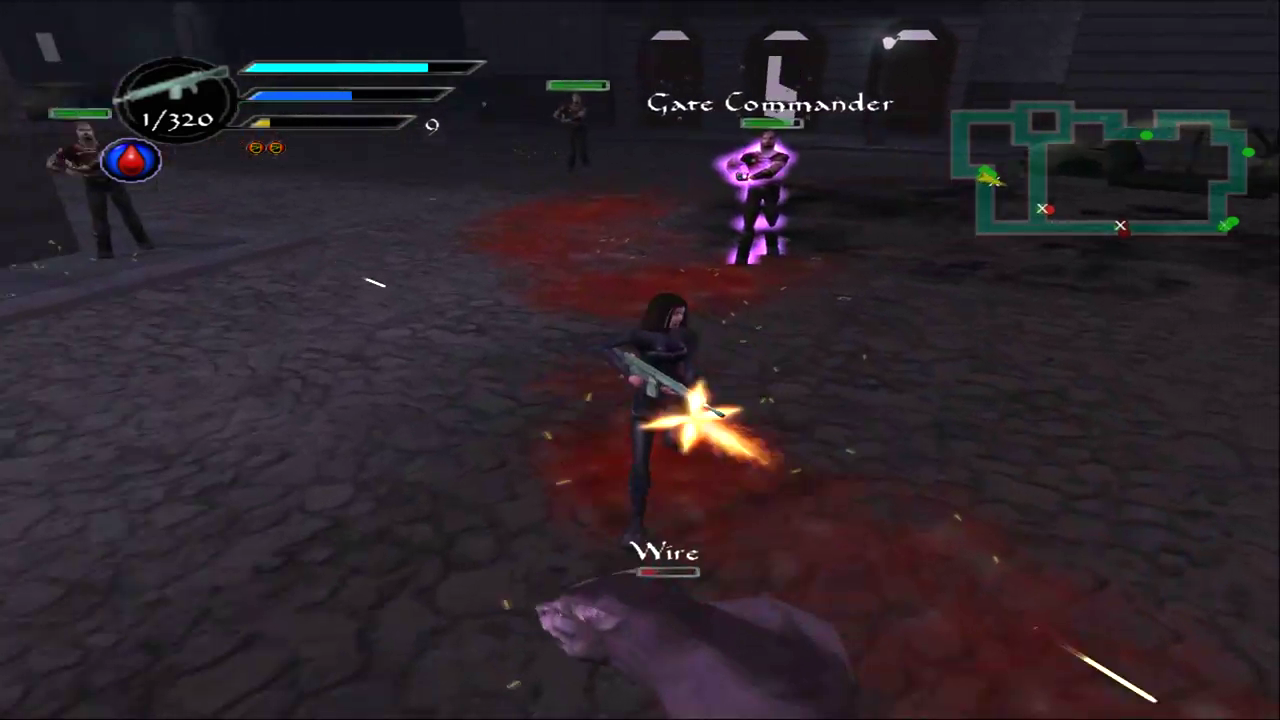
Task: Click the topmost green enemy dot on minimap
Action: coord(1146,135)
